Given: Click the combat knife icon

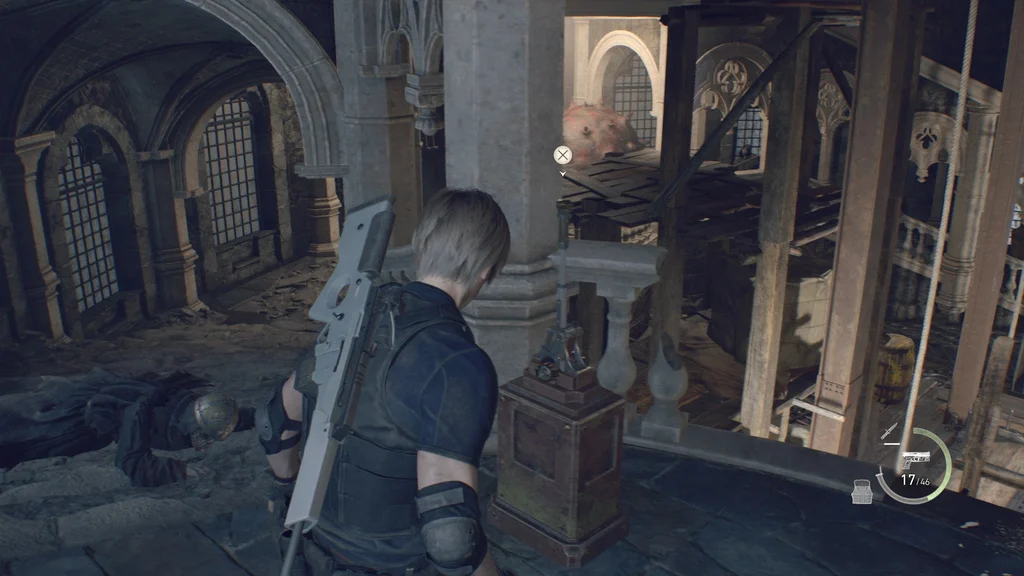Looking at the screenshot, I should coord(889,431).
